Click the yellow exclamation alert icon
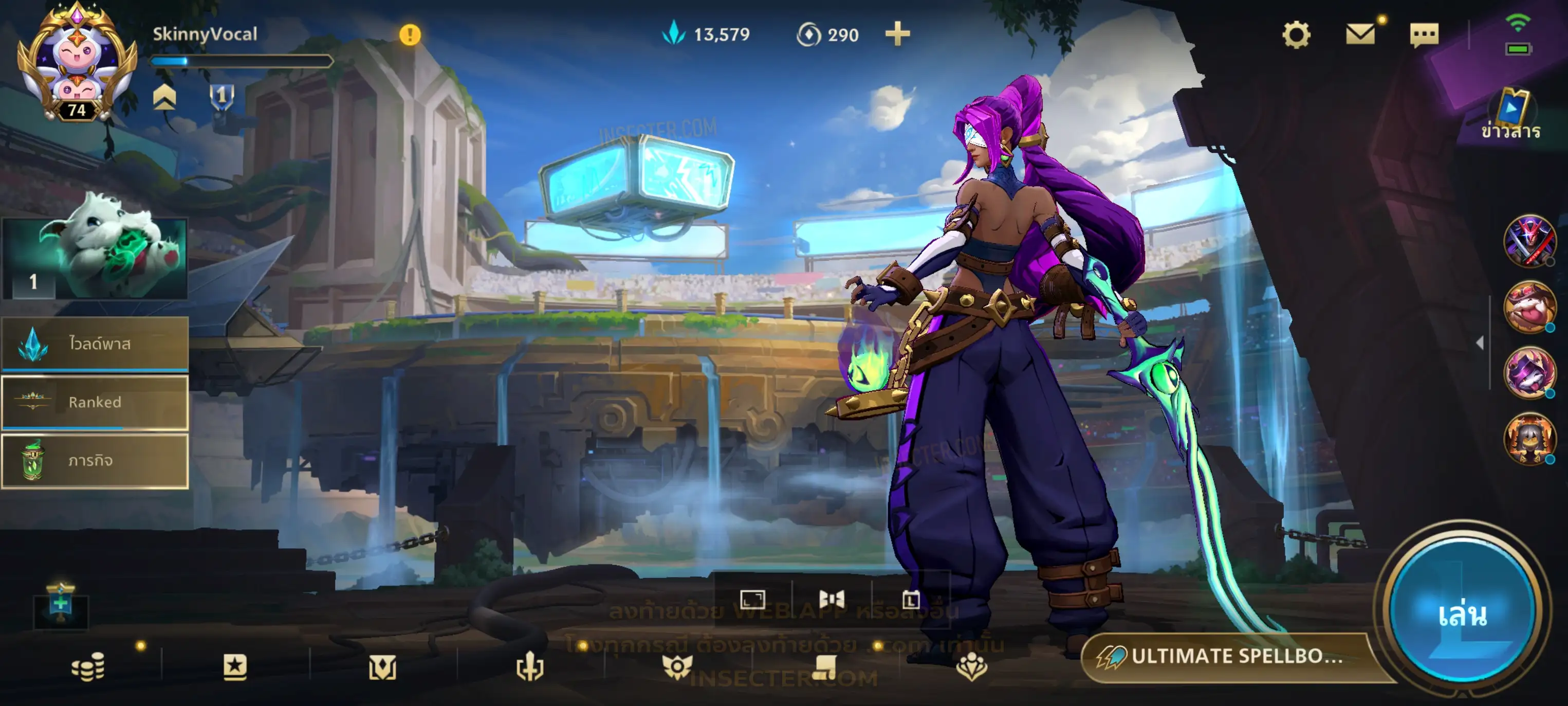Viewport: 1568px width, 706px height. tap(410, 35)
